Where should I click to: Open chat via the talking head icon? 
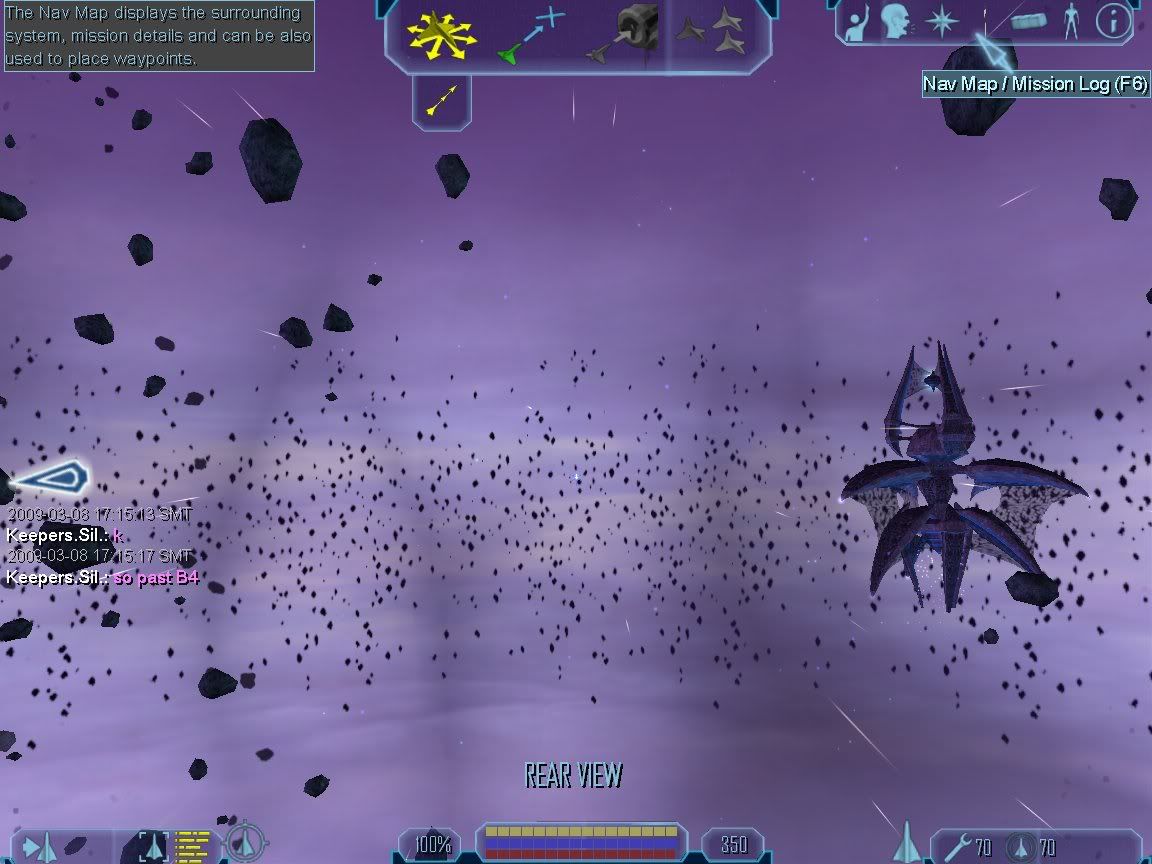(x=895, y=22)
